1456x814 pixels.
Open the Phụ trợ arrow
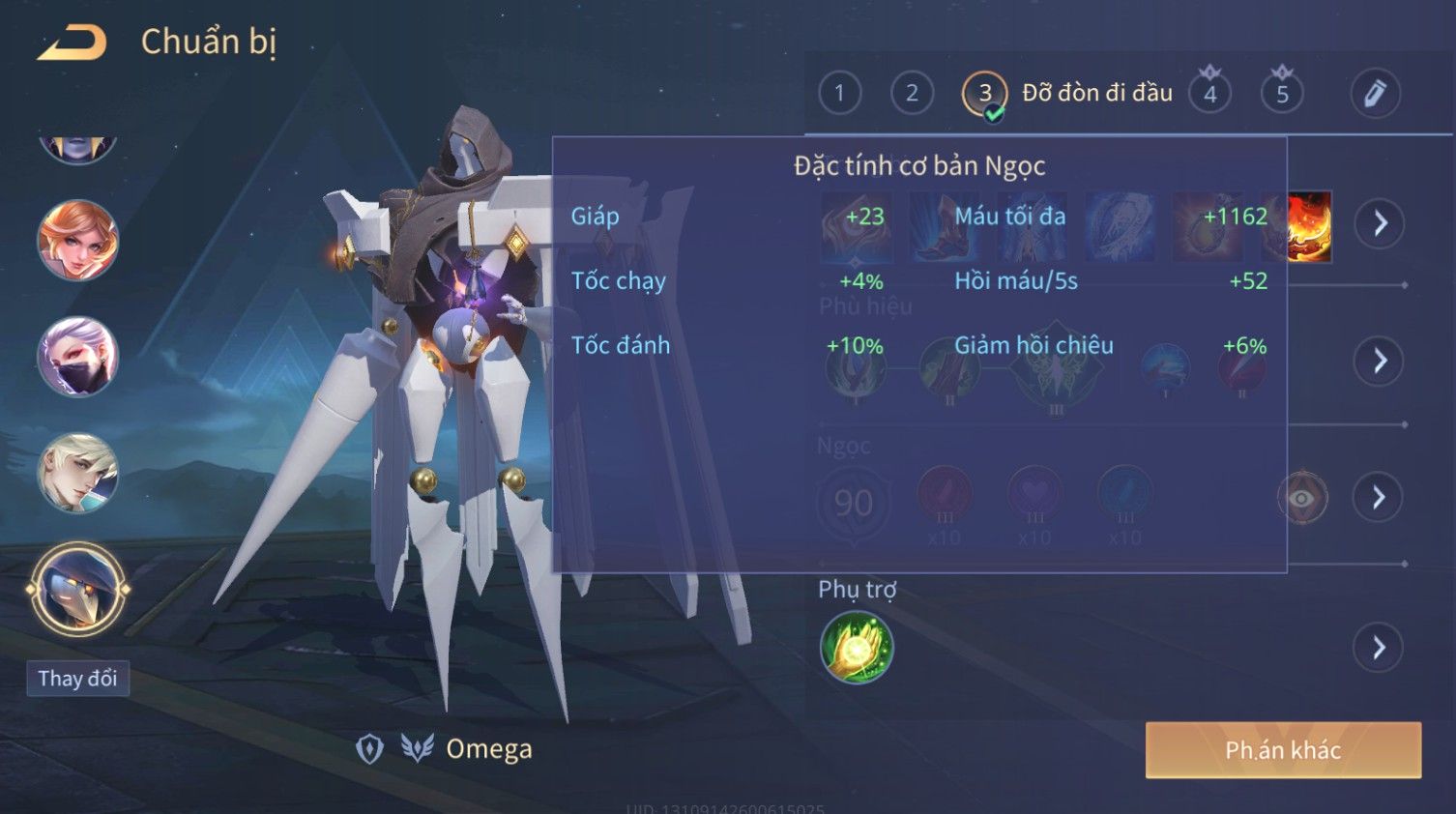pyautogui.click(x=1380, y=648)
